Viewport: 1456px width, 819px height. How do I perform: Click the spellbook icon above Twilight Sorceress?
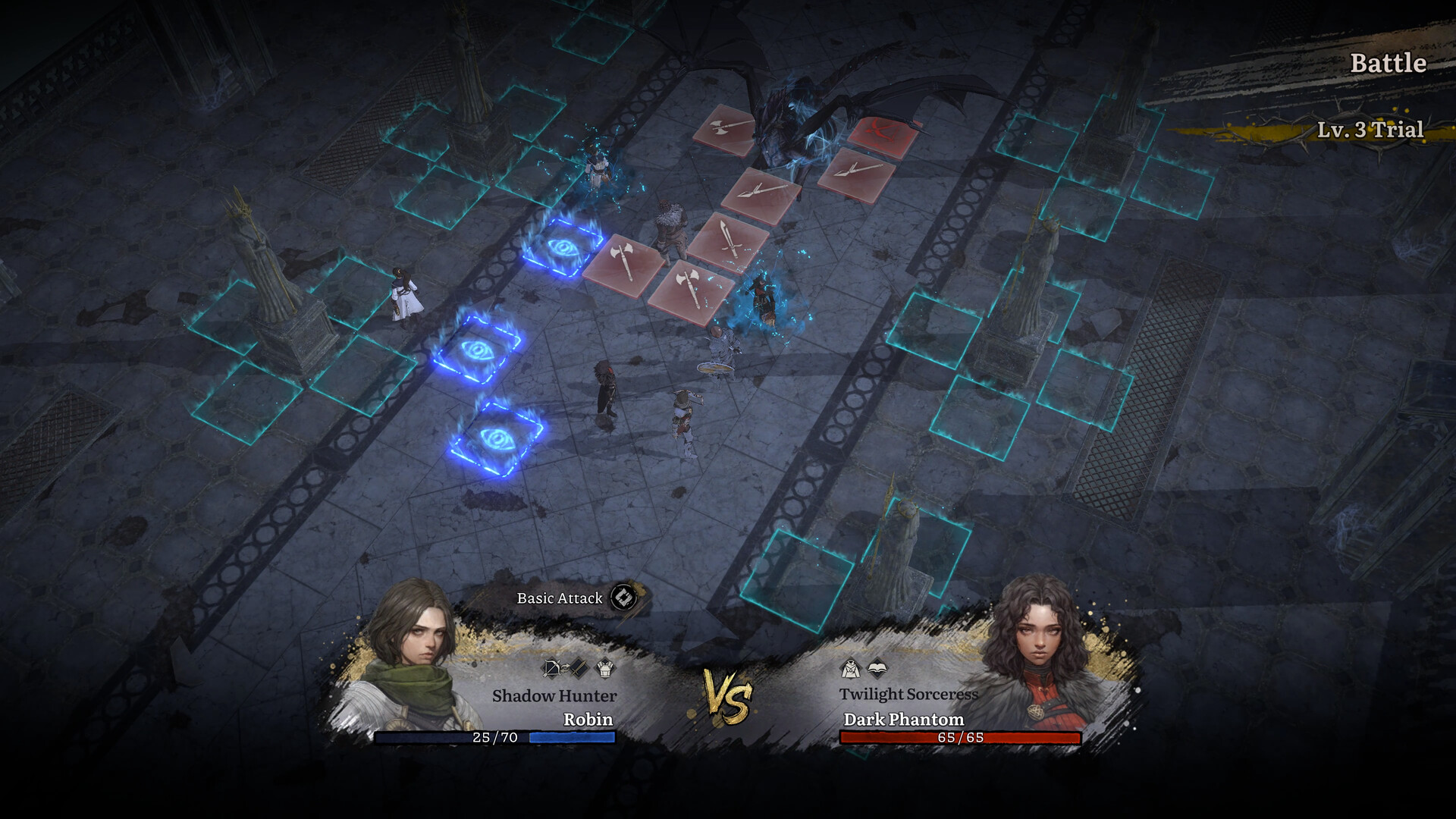pos(877,667)
